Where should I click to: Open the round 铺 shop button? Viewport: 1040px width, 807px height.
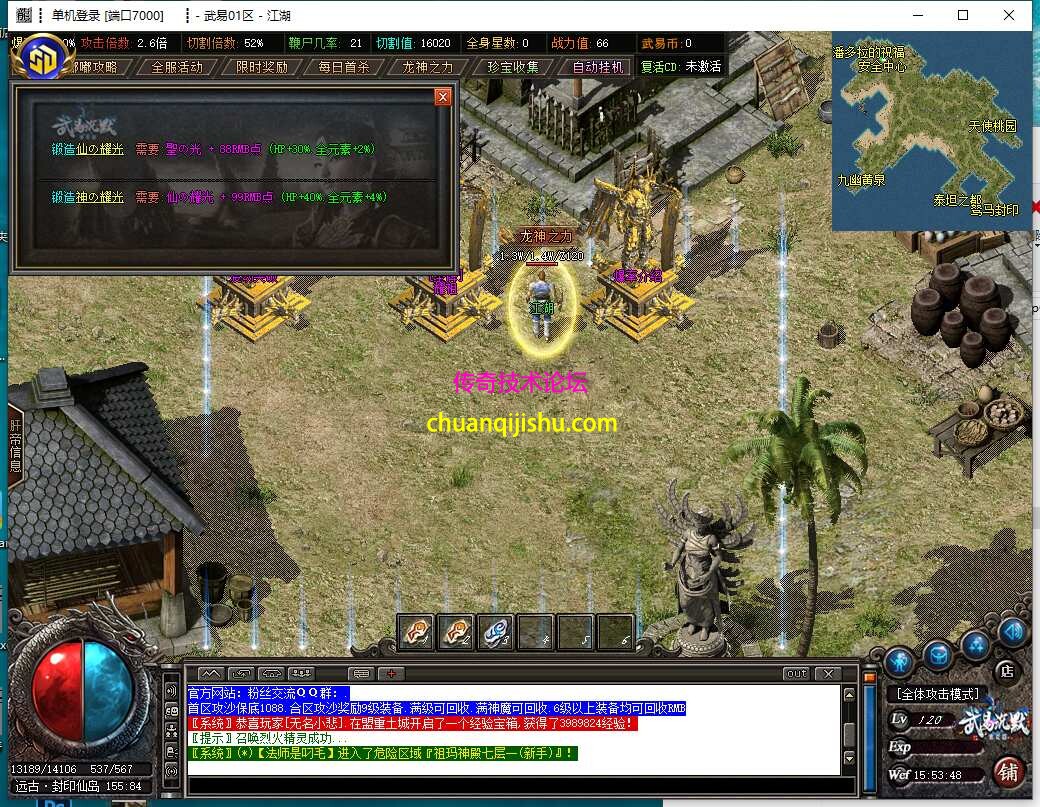click(1008, 772)
